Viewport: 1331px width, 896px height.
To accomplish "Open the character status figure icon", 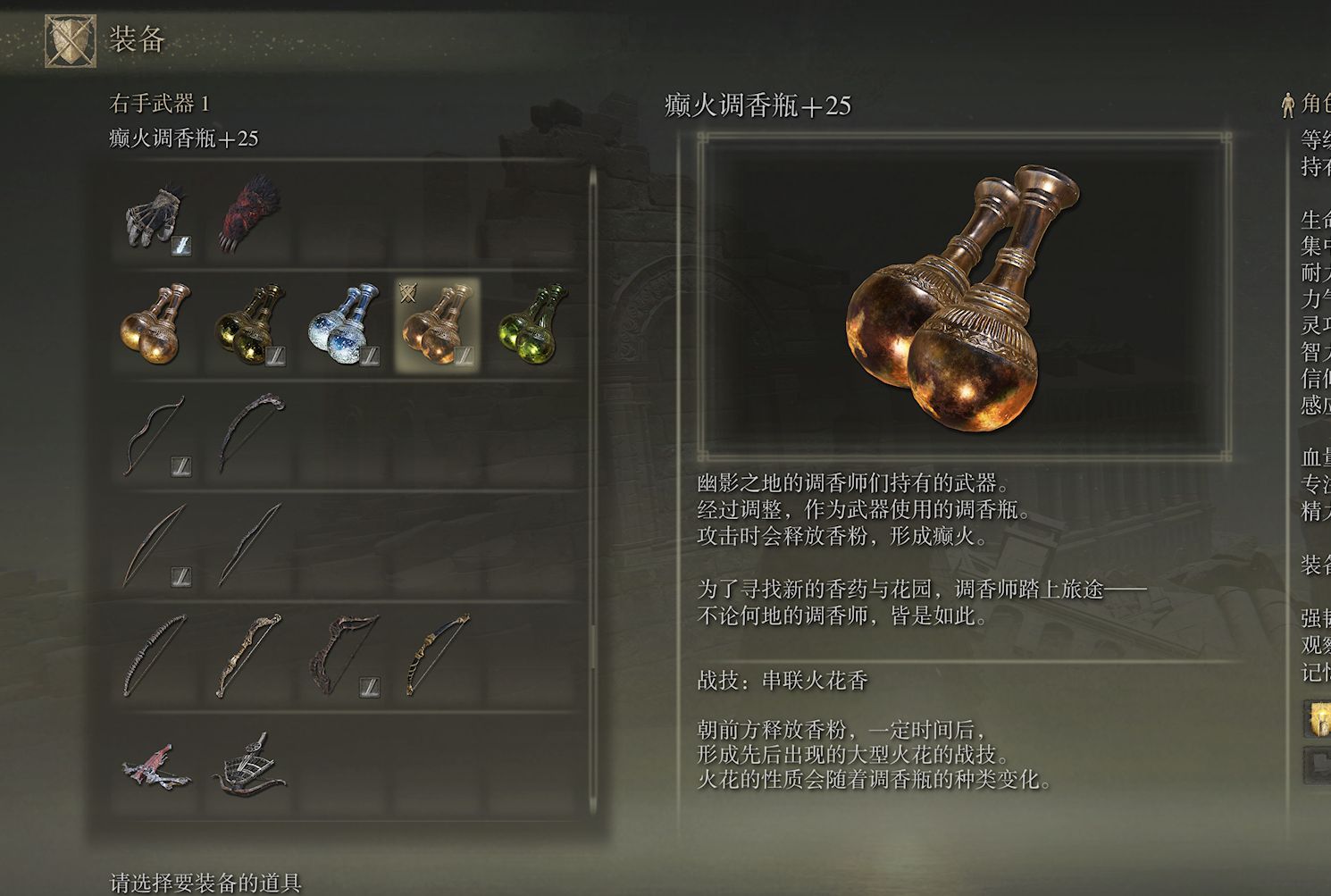I will click(1287, 105).
